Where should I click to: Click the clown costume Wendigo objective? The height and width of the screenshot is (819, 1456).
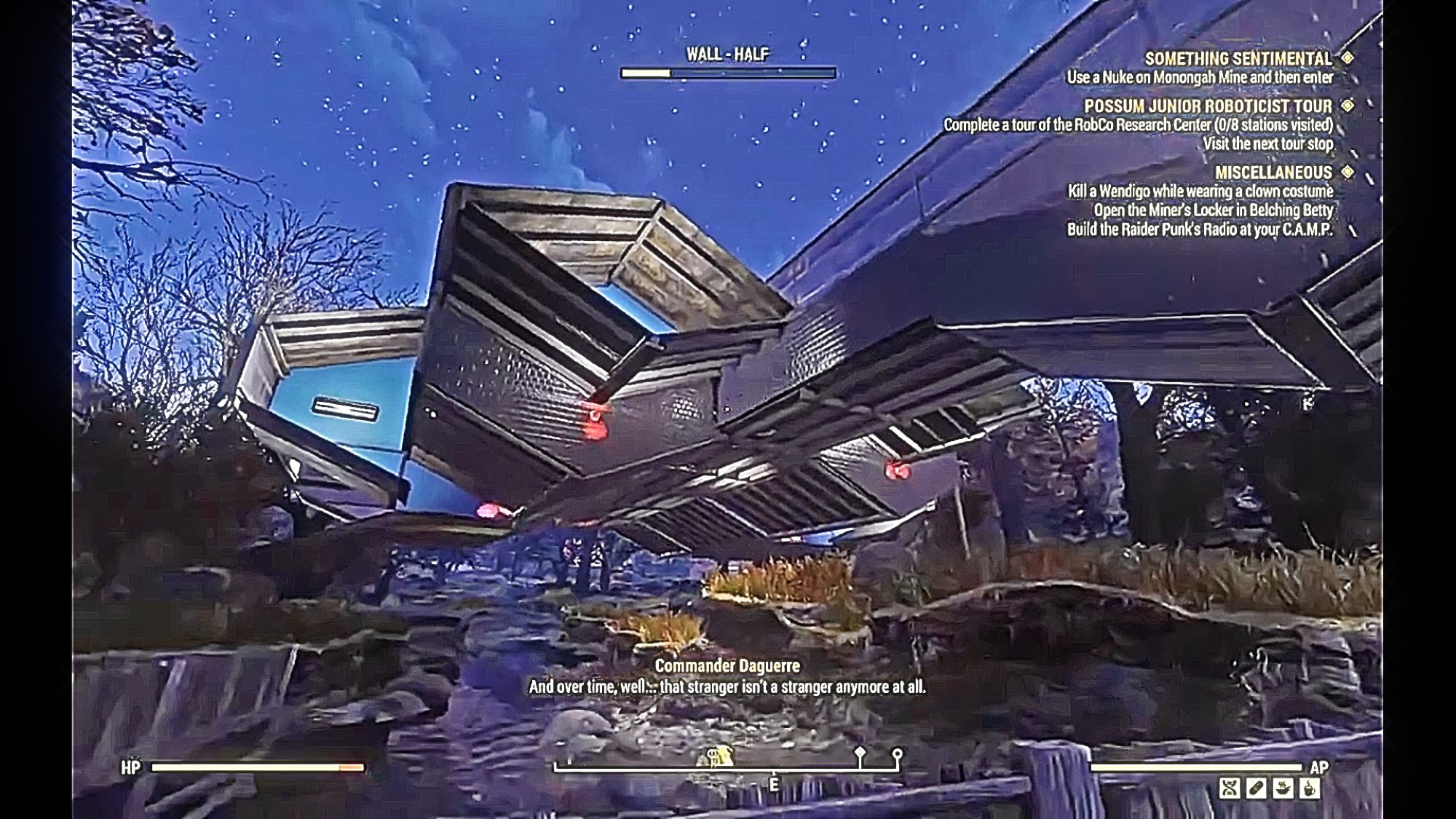(1200, 191)
